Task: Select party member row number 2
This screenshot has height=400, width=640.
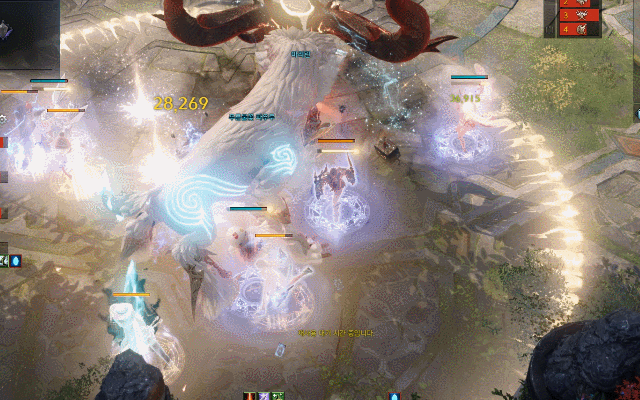Action: 577,4
